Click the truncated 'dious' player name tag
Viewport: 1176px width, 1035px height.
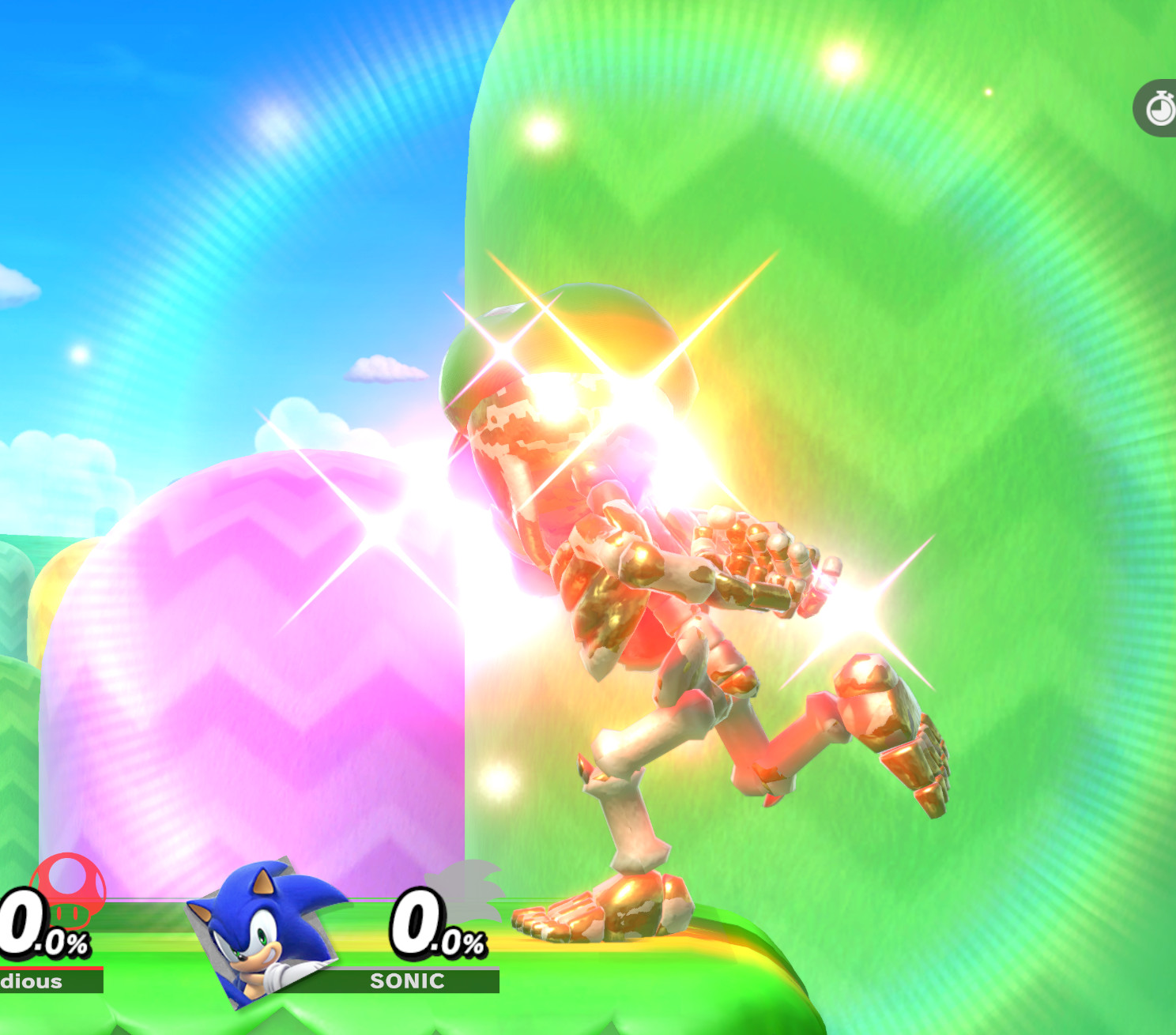[x=32, y=982]
